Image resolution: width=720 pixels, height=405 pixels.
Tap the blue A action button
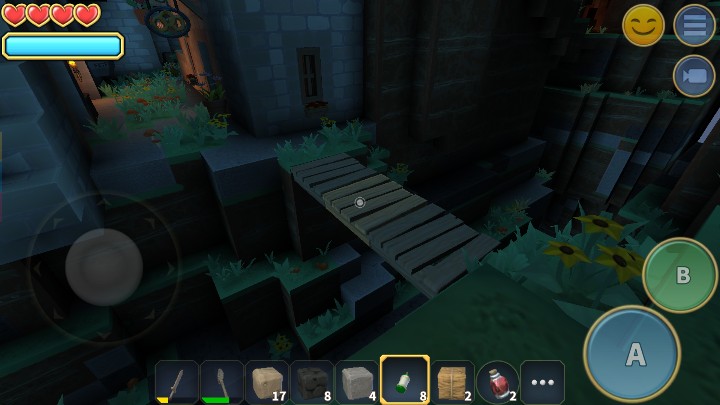(x=632, y=354)
